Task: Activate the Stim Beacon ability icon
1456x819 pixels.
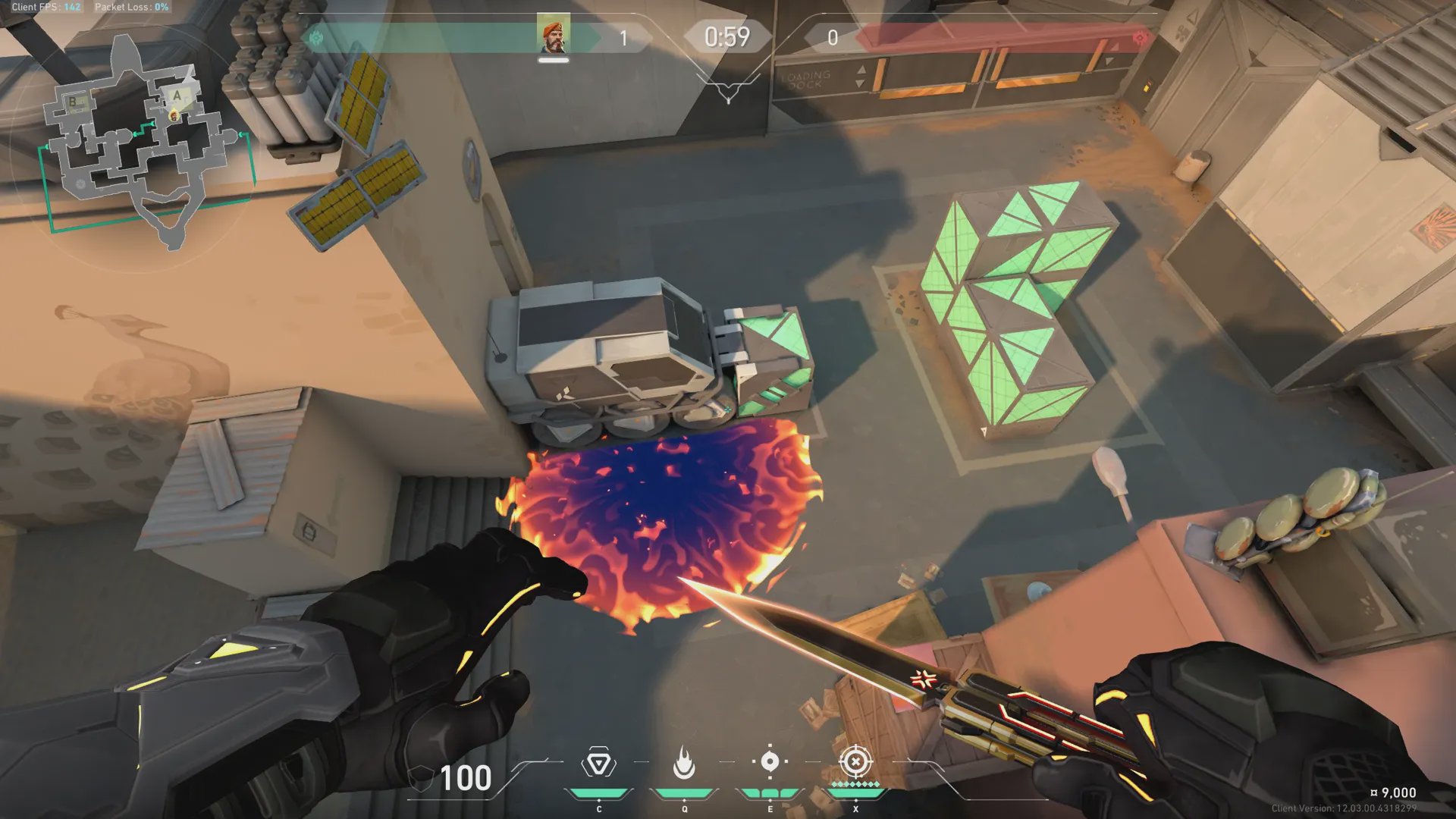Action: point(598,763)
